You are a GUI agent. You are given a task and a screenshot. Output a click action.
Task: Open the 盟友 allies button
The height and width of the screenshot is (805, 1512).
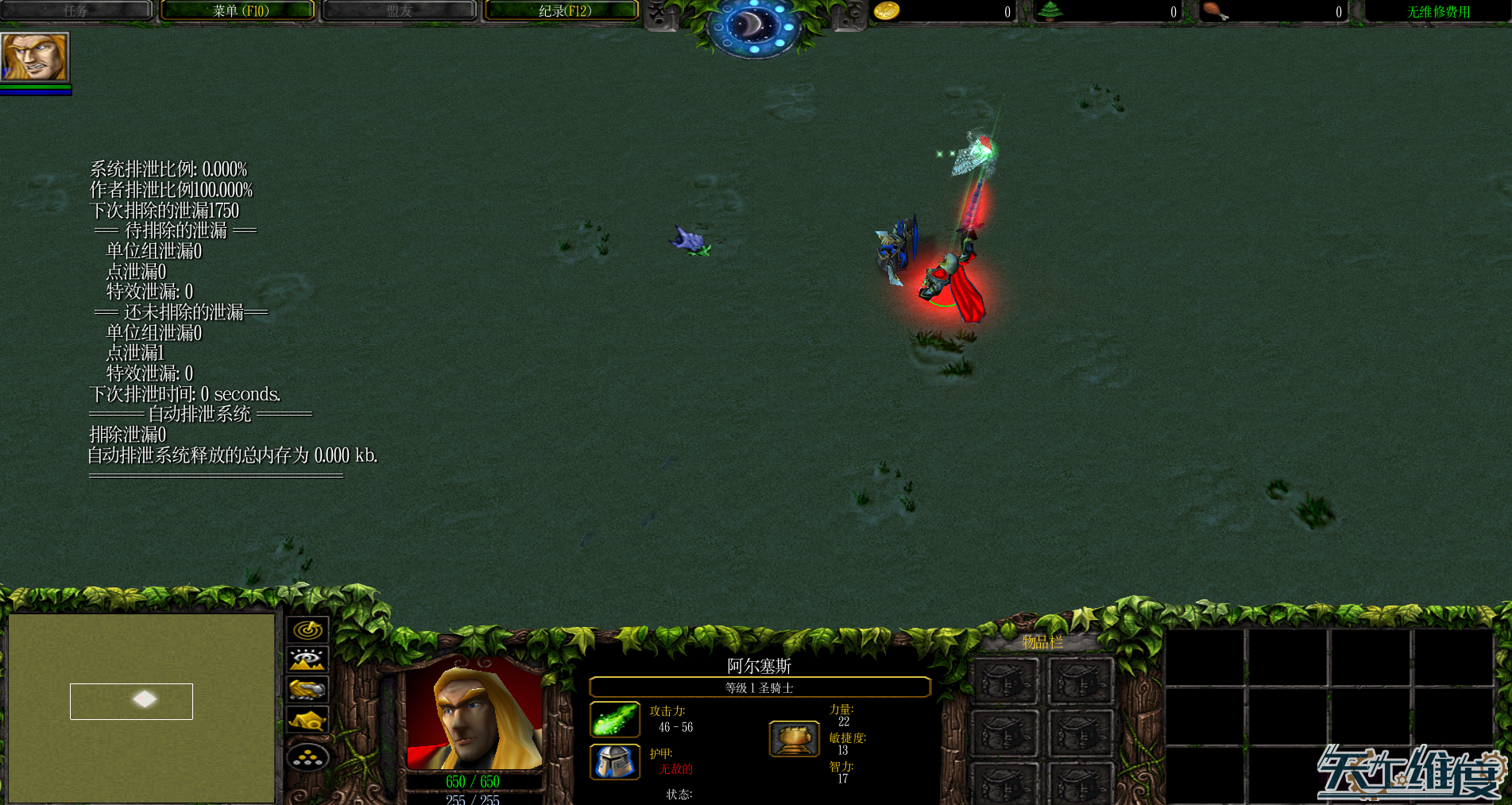pyautogui.click(x=400, y=11)
